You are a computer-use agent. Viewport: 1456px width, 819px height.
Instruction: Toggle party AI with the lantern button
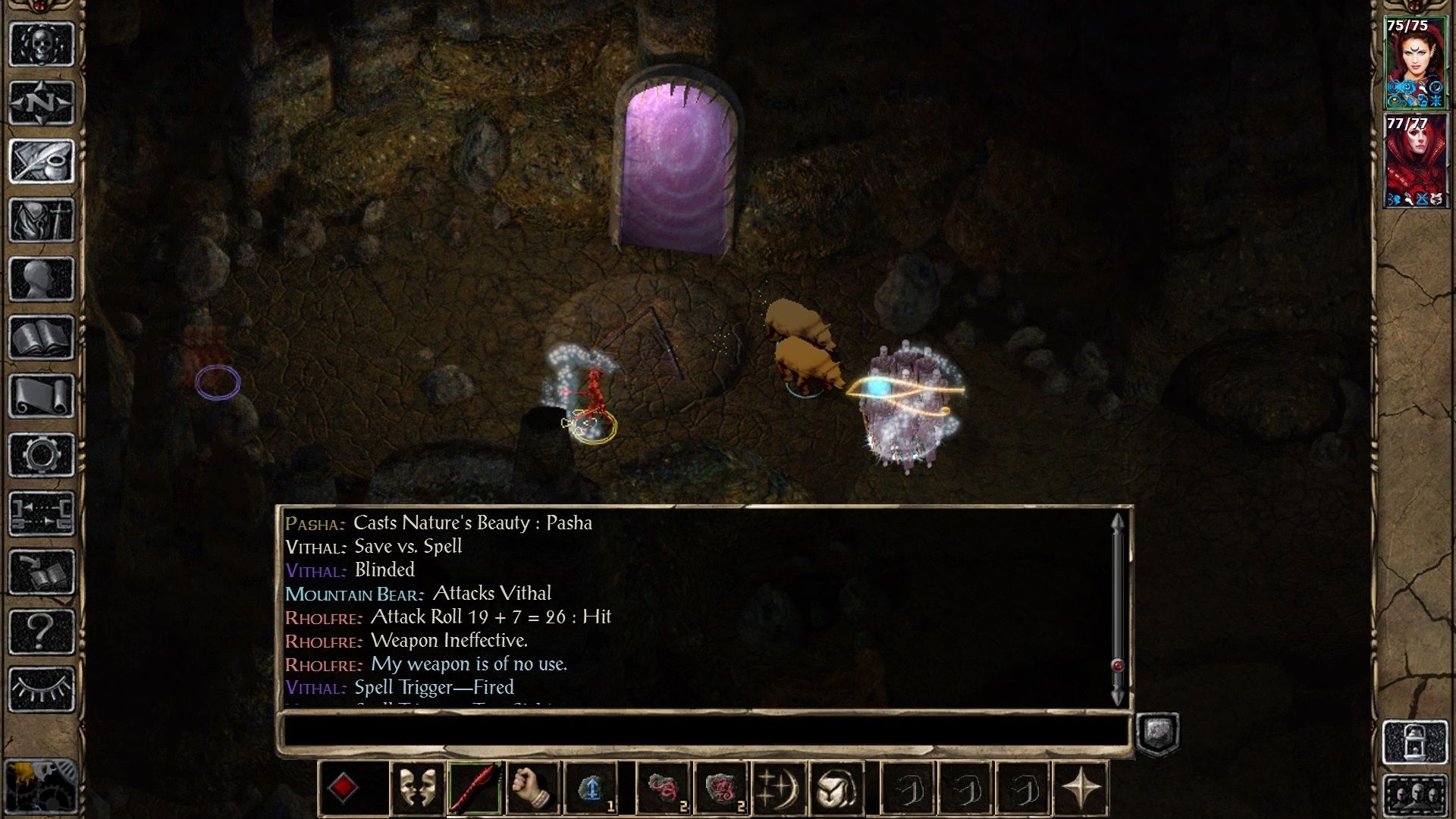coord(1415,742)
